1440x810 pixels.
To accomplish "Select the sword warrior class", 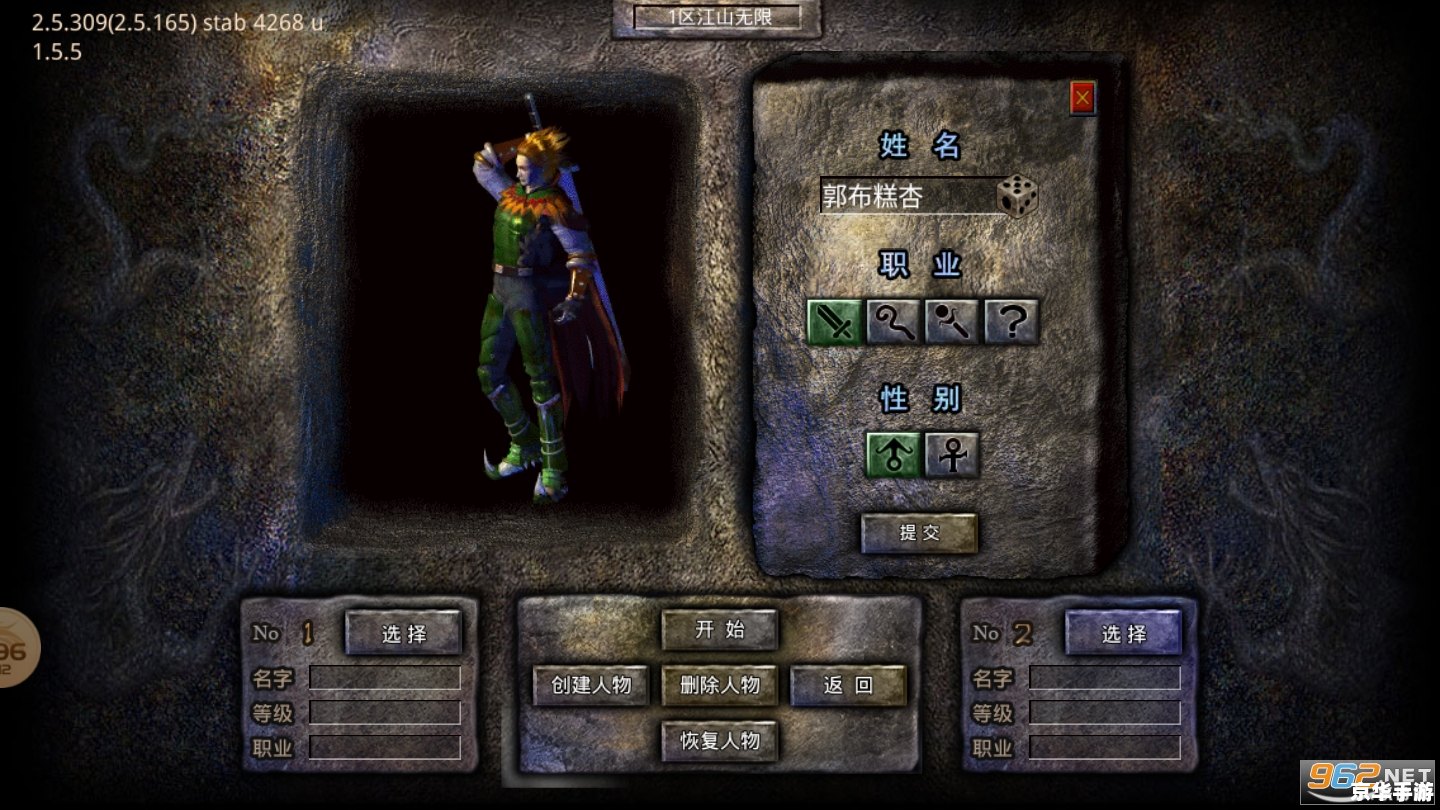I will tap(835, 322).
